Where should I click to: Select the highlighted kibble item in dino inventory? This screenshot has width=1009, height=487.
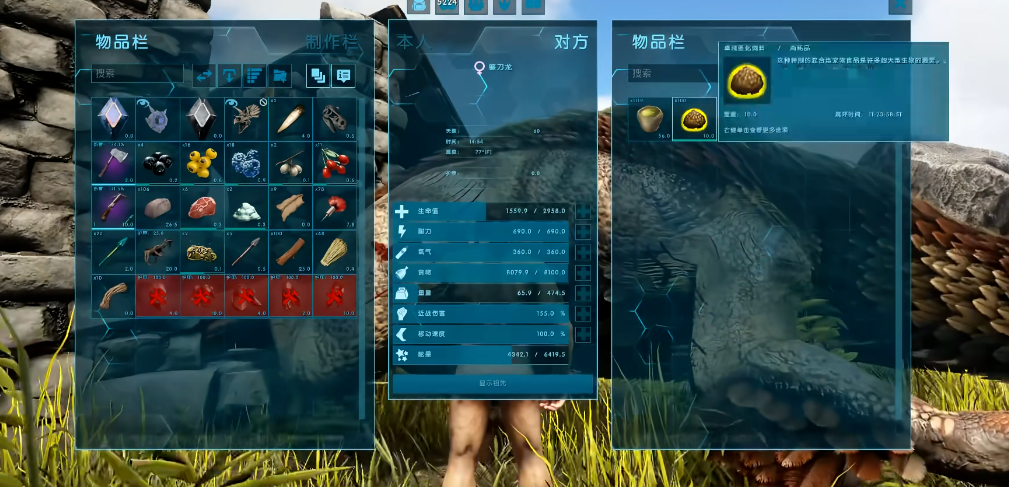pos(691,120)
